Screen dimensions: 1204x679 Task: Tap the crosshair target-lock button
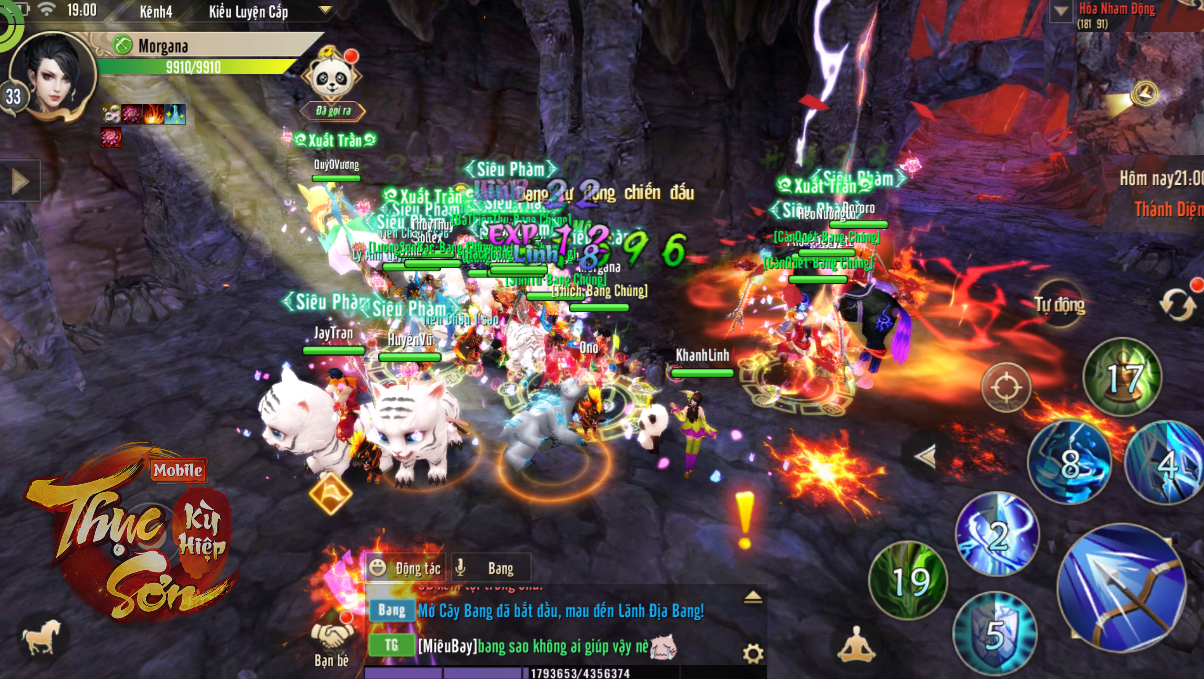pyautogui.click(x=1006, y=386)
